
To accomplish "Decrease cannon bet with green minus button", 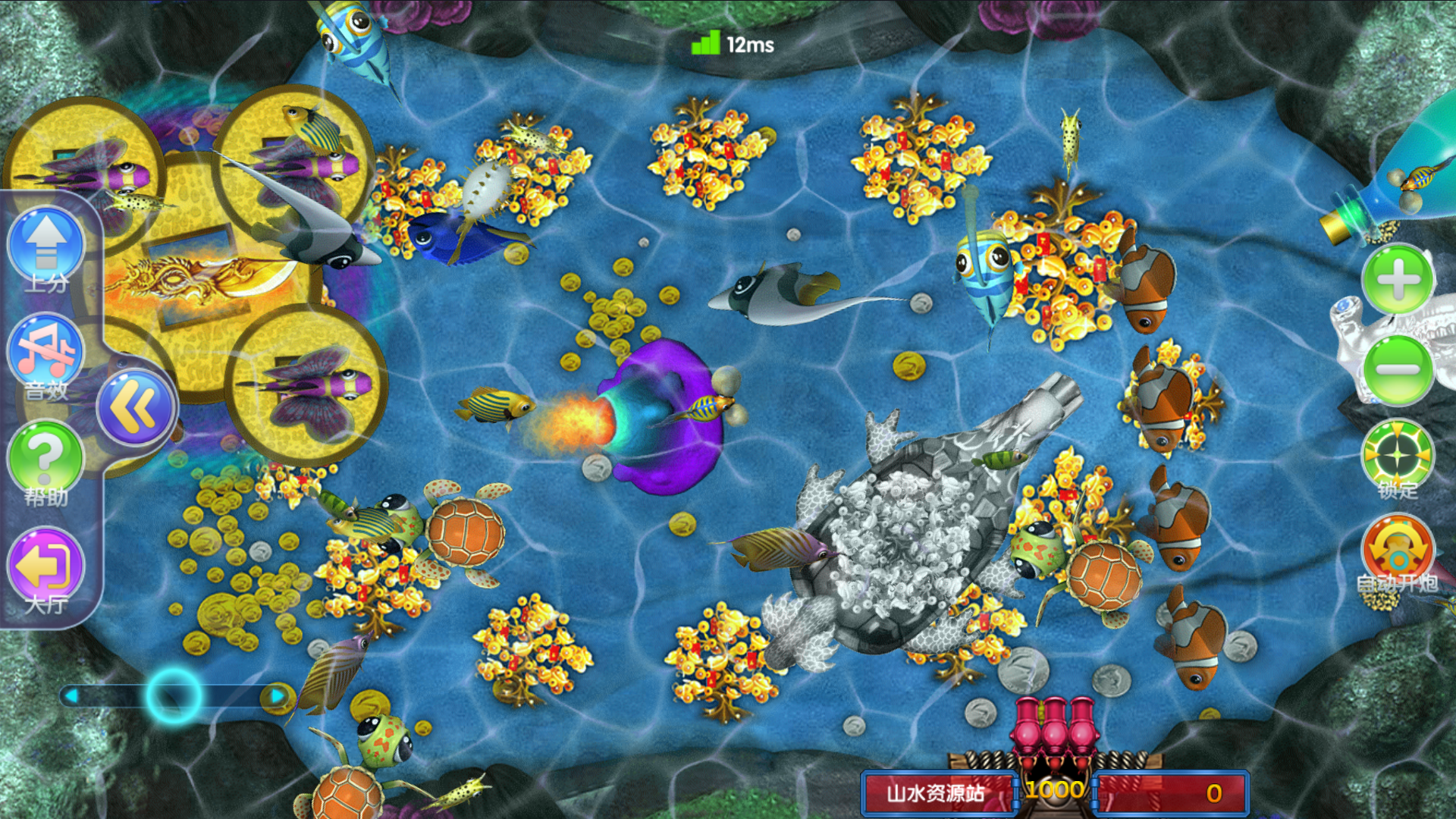I will click(x=1398, y=370).
